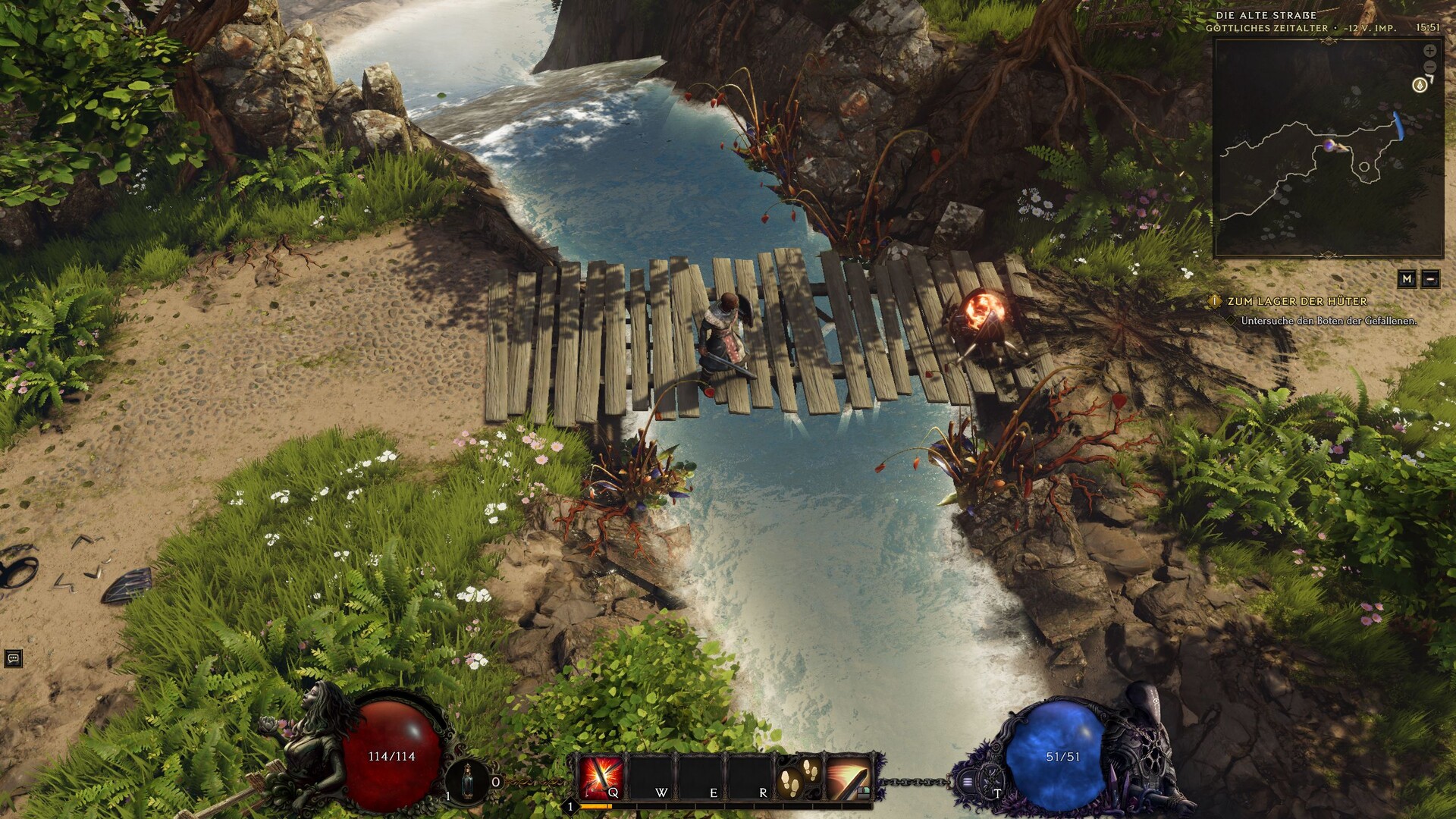Select the "Zum Lager der Hüter" quest tracker
The image size is (1456, 819).
pyautogui.click(x=1297, y=301)
